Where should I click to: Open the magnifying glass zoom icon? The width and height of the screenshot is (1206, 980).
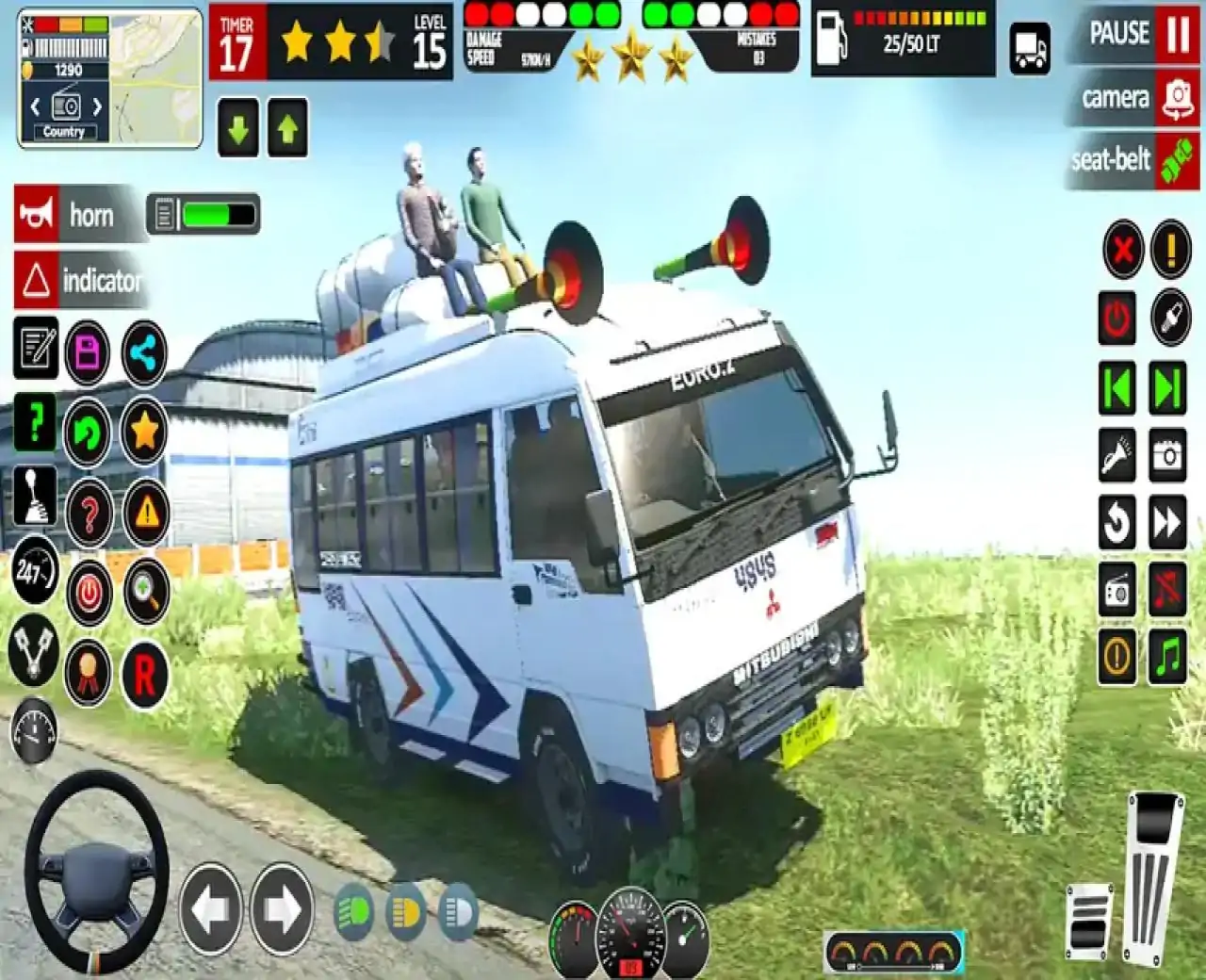click(x=146, y=592)
